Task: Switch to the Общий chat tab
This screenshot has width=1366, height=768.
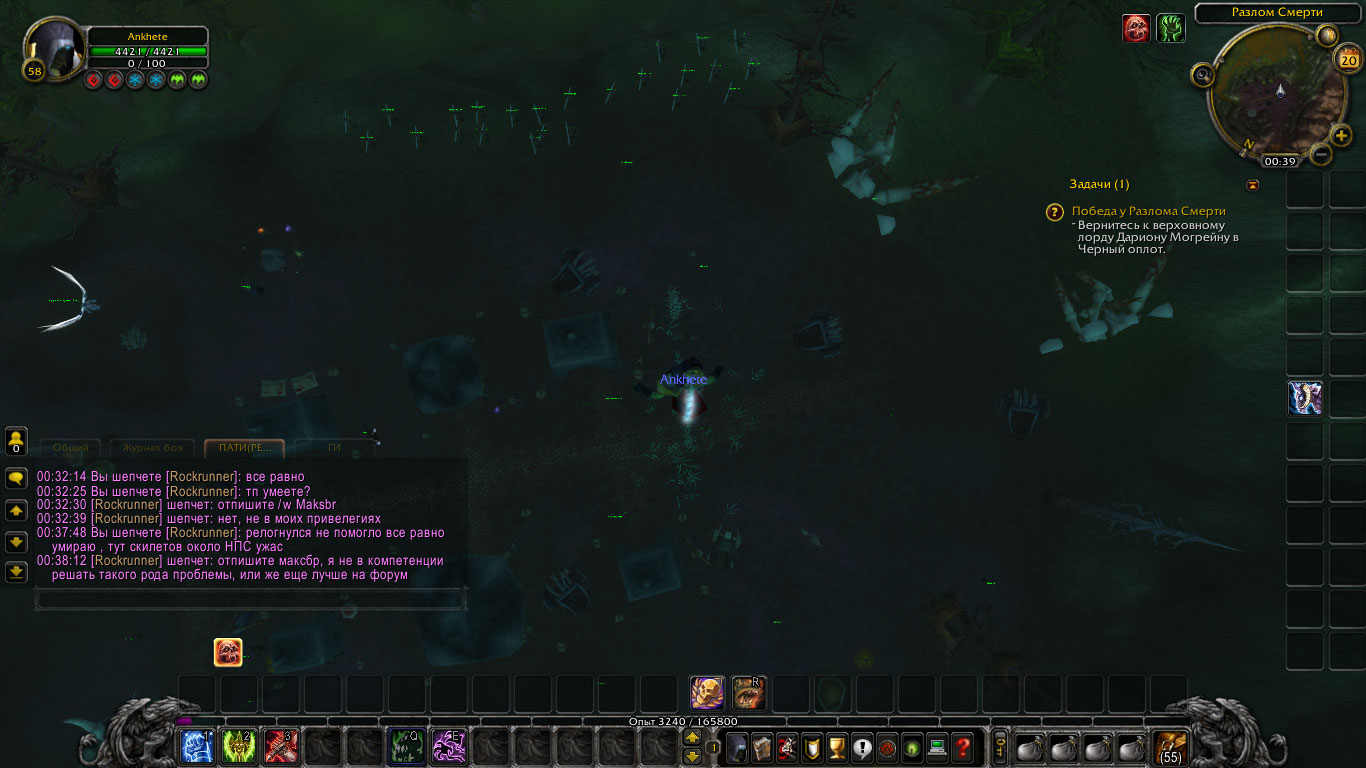Action: (70, 448)
